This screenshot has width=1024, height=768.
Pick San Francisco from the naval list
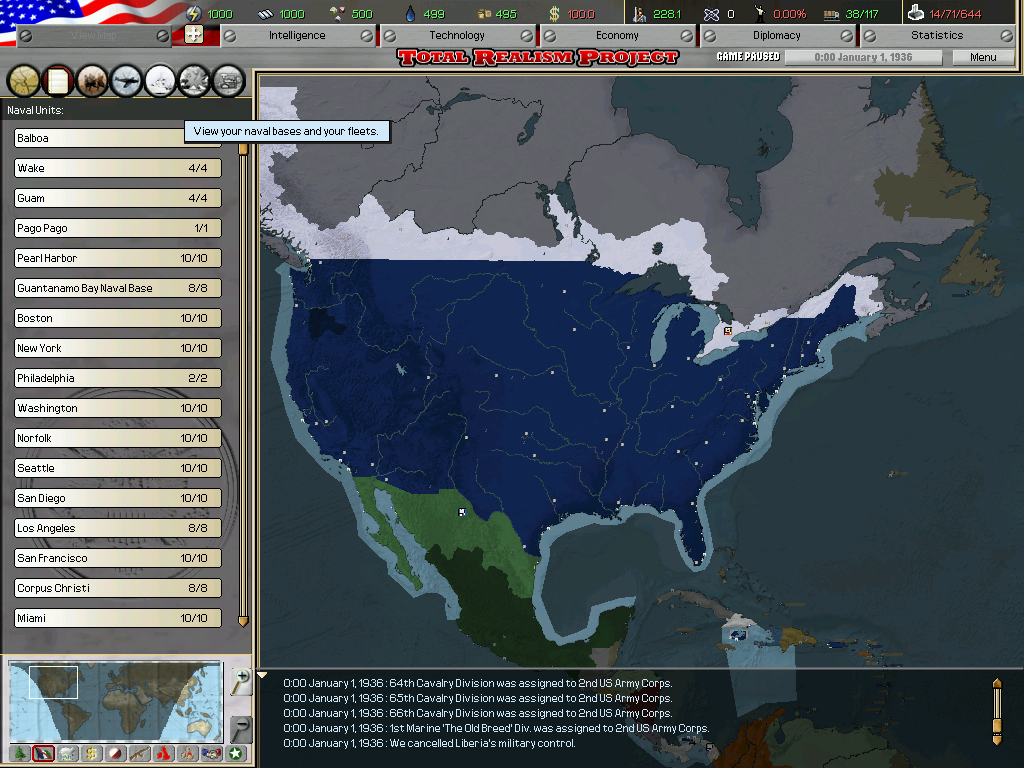tap(117, 558)
